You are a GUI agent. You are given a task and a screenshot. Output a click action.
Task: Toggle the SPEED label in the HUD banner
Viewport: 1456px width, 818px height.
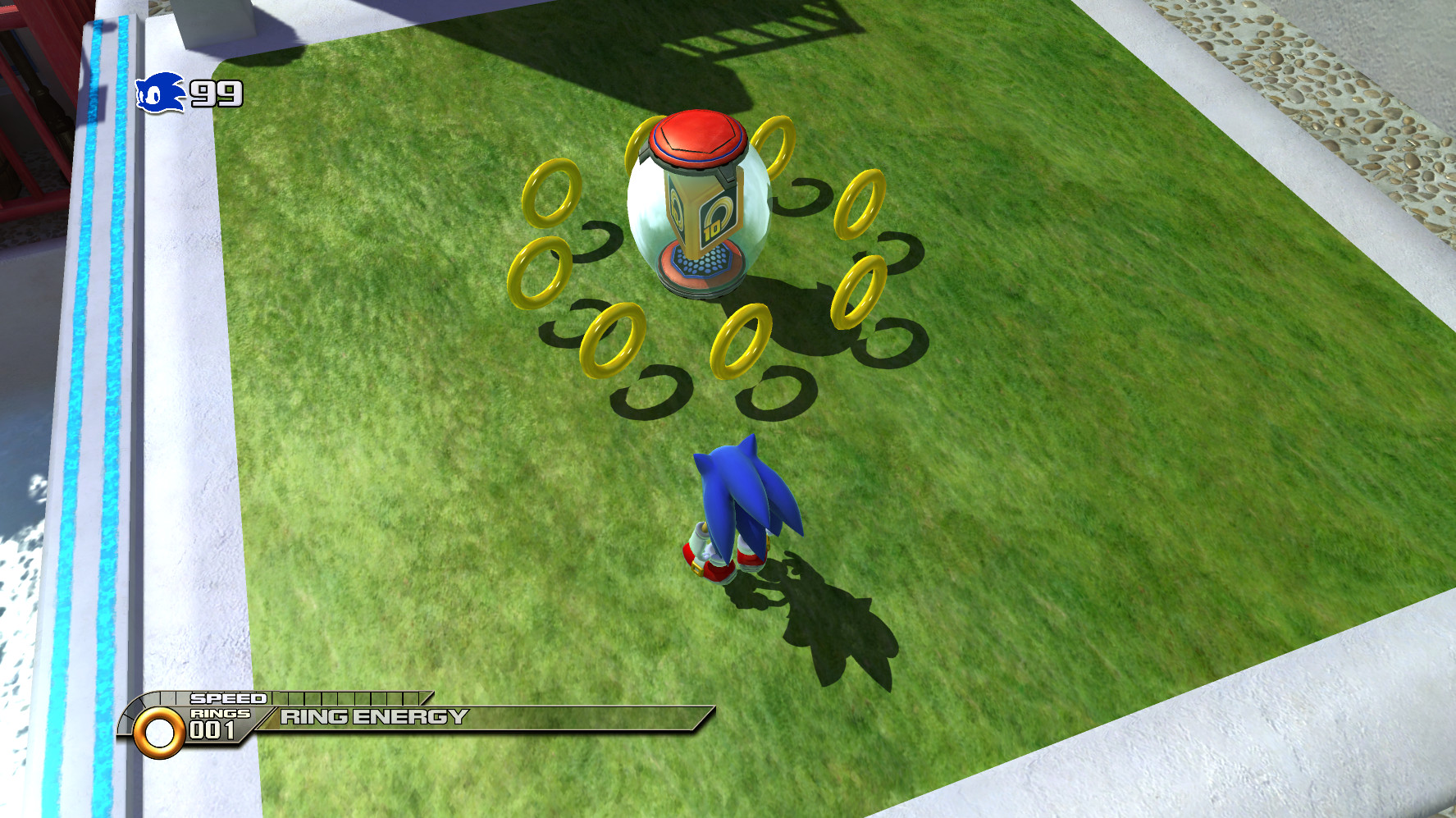click(228, 697)
